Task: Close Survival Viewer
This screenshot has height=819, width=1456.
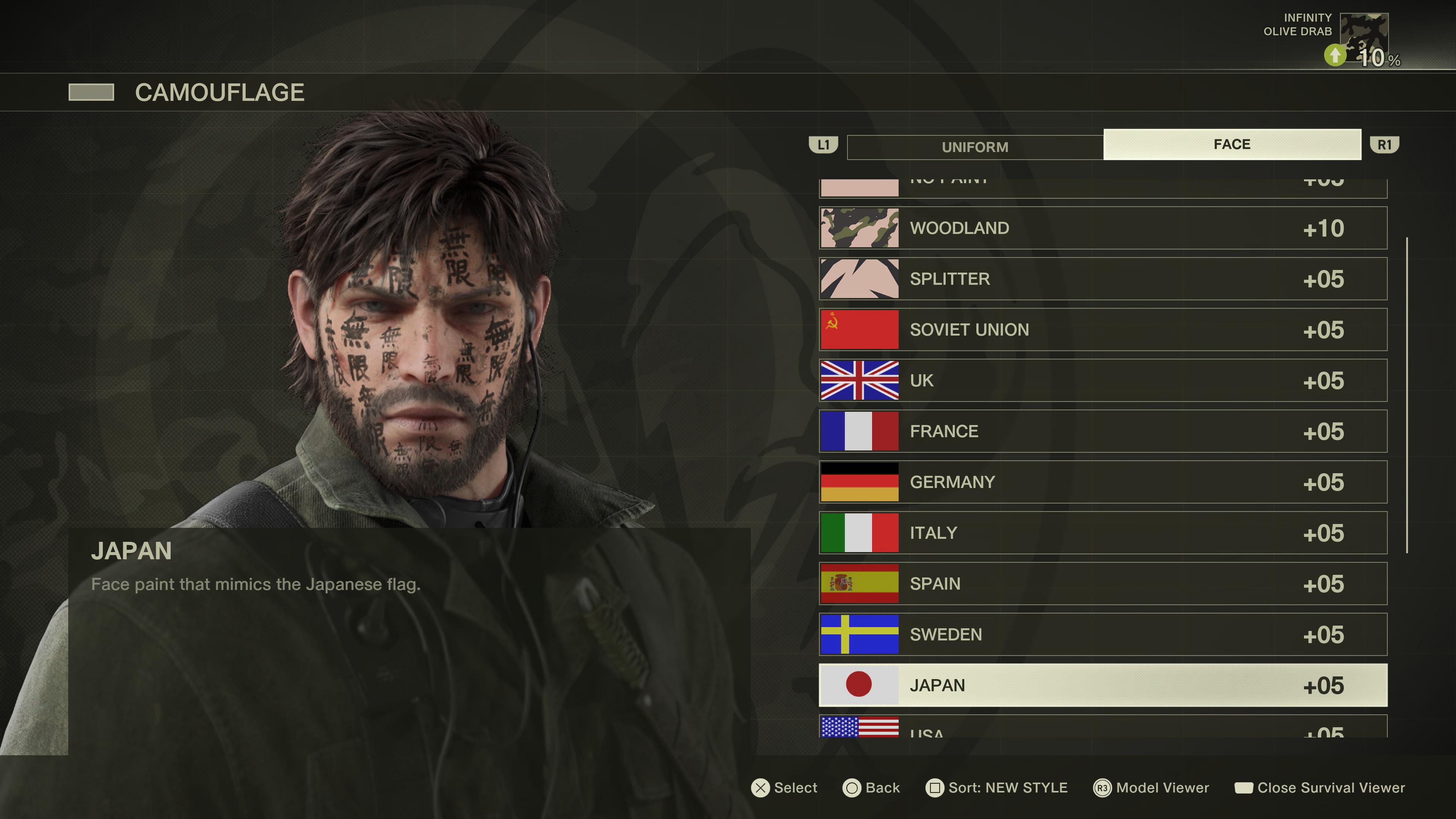Action: click(x=1320, y=788)
